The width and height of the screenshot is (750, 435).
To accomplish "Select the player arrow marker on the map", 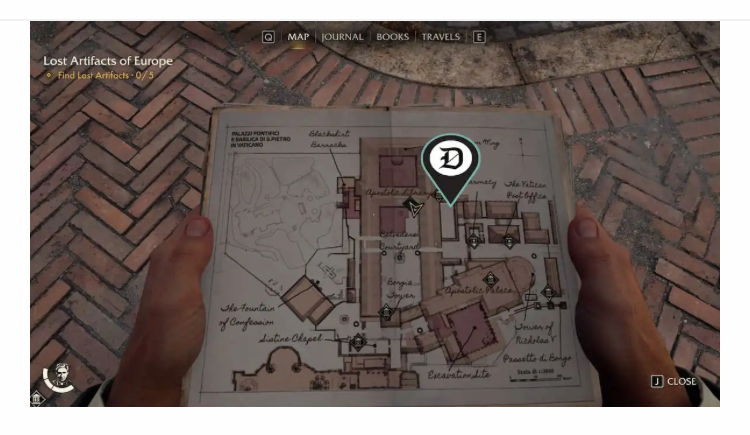I will [415, 207].
